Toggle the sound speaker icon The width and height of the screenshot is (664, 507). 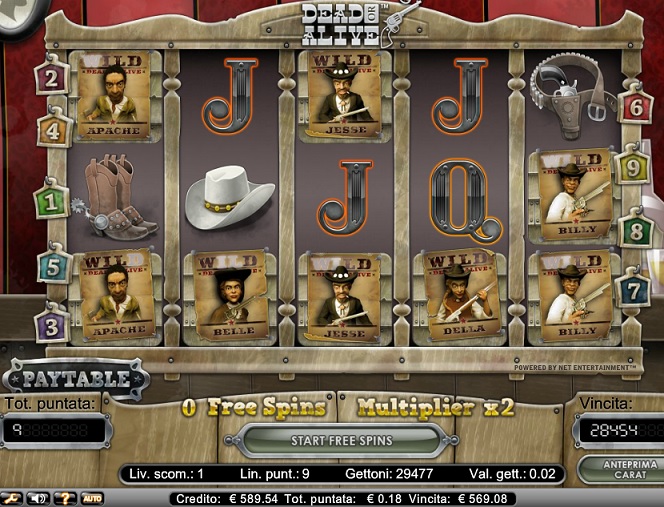click(38, 497)
